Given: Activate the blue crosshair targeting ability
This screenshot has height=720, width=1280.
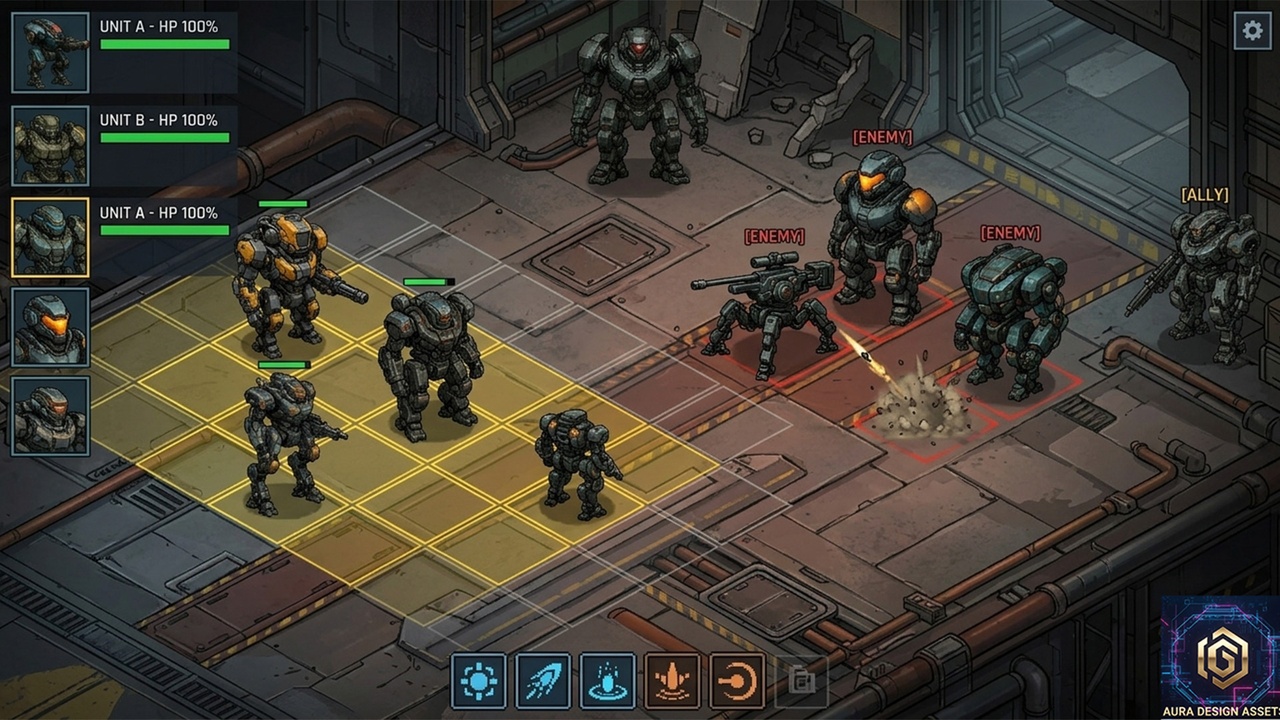Looking at the screenshot, I should pyautogui.click(x=479, y=681).
